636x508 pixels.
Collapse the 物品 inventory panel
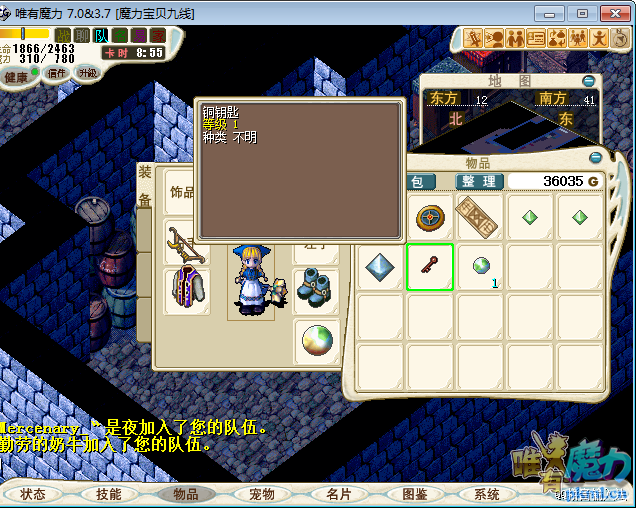pos(596,158)
